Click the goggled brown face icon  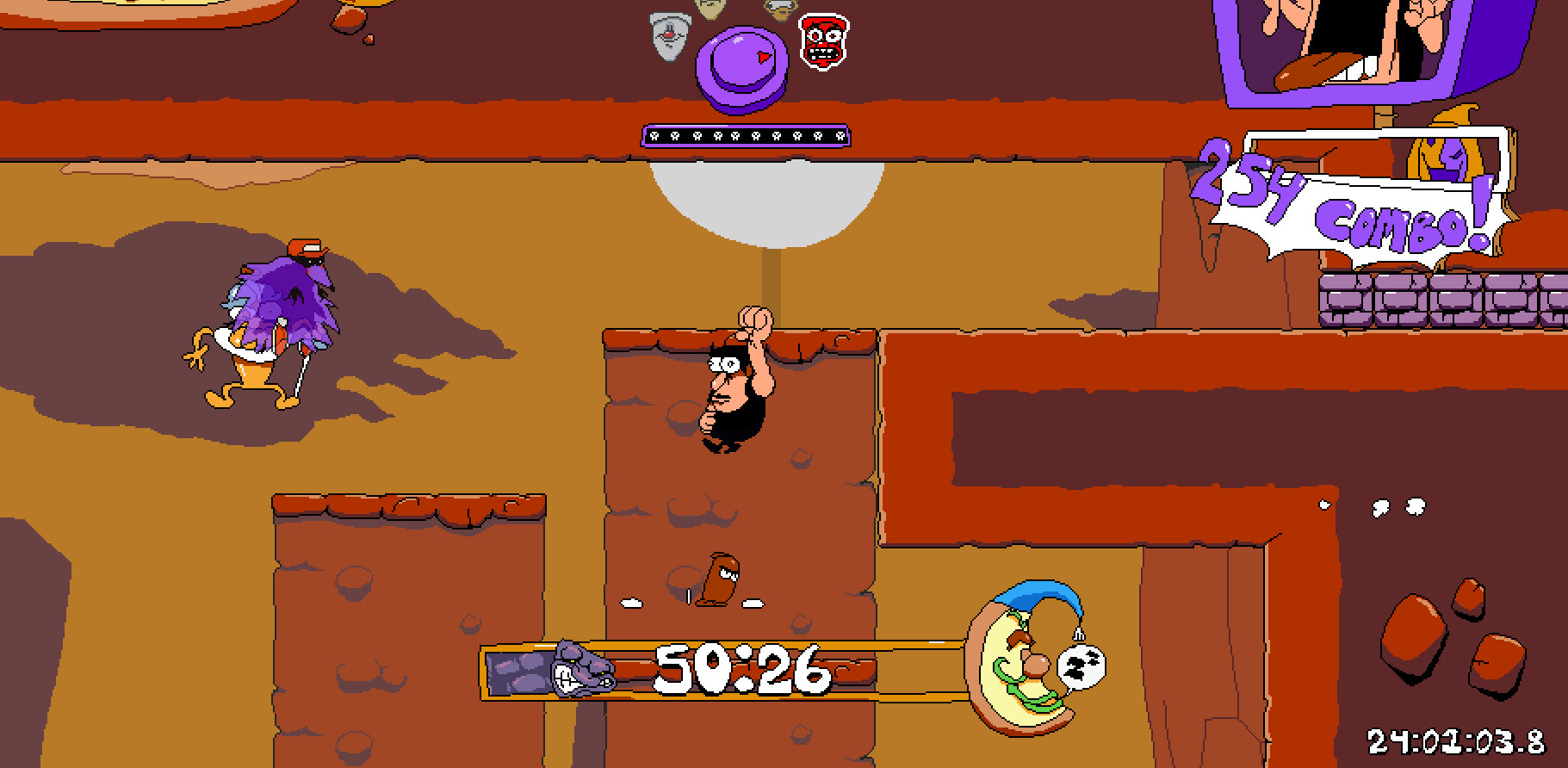[778, 12]
